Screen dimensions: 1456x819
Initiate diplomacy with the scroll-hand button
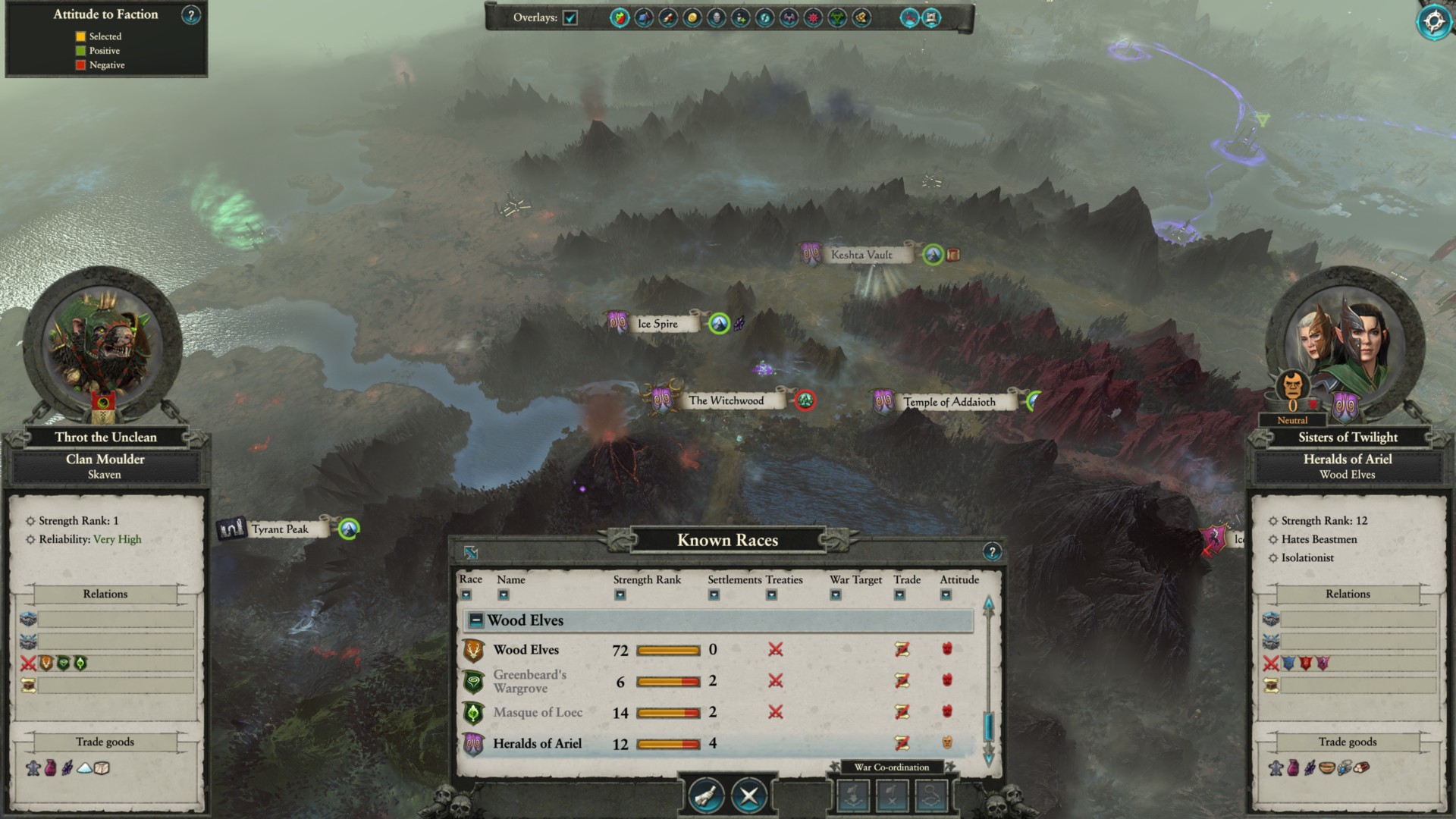coord(706,795)
